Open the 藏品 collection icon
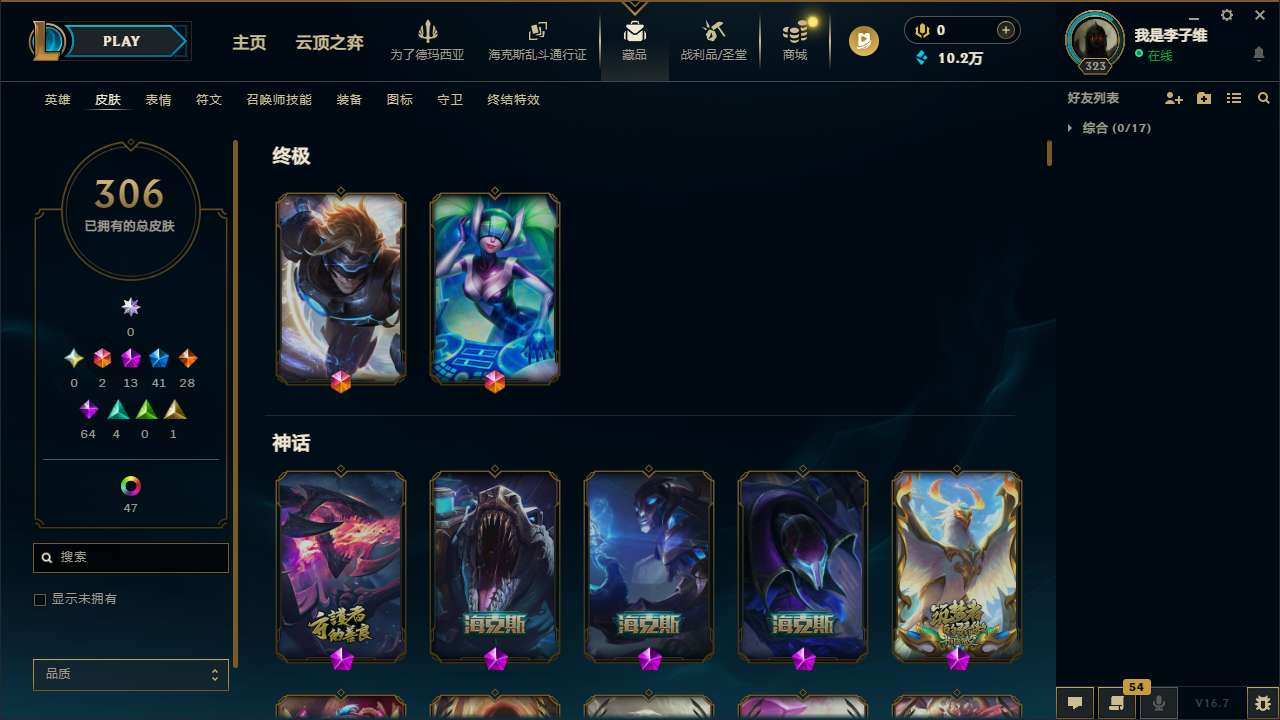 (634, 40)
